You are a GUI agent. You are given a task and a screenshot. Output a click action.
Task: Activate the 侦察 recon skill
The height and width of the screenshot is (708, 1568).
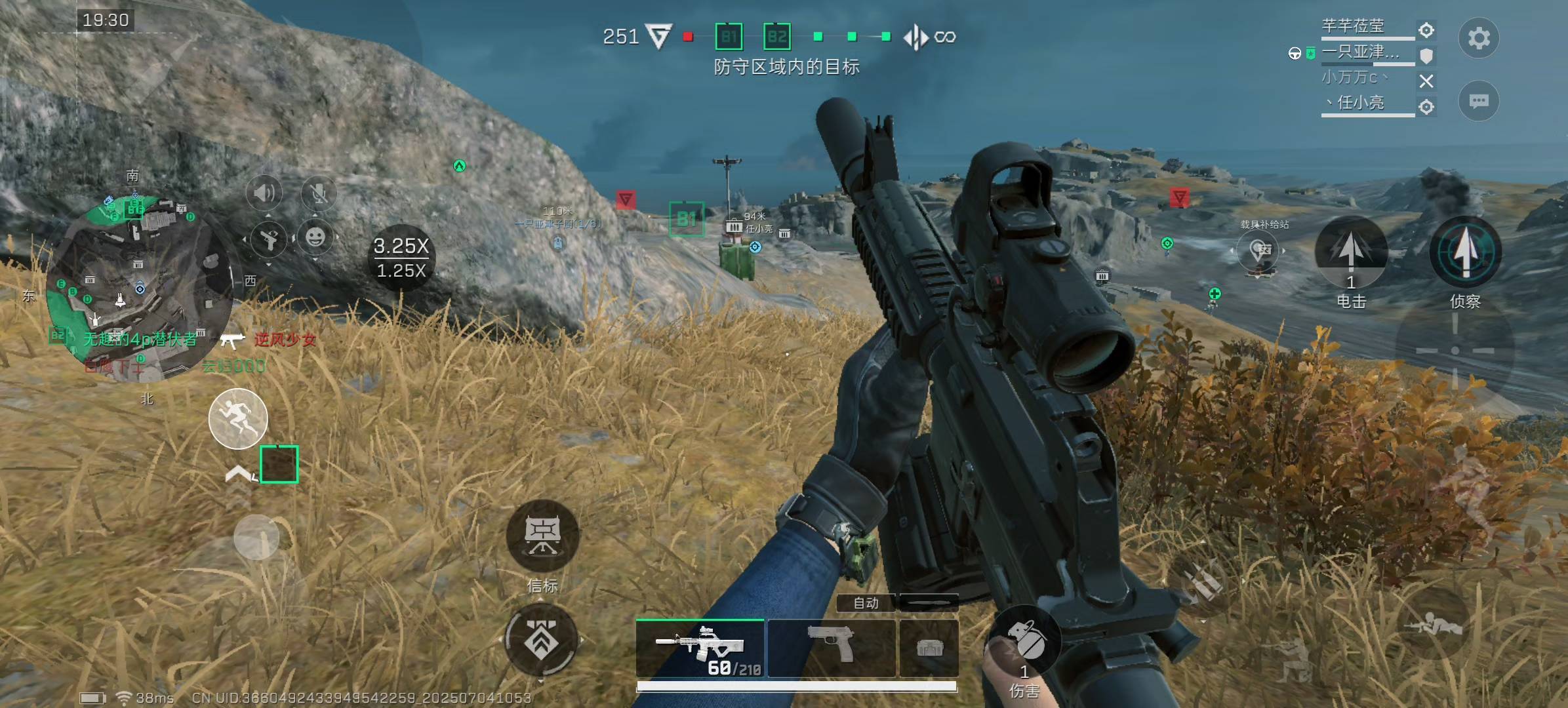[x=1465, y=252]
